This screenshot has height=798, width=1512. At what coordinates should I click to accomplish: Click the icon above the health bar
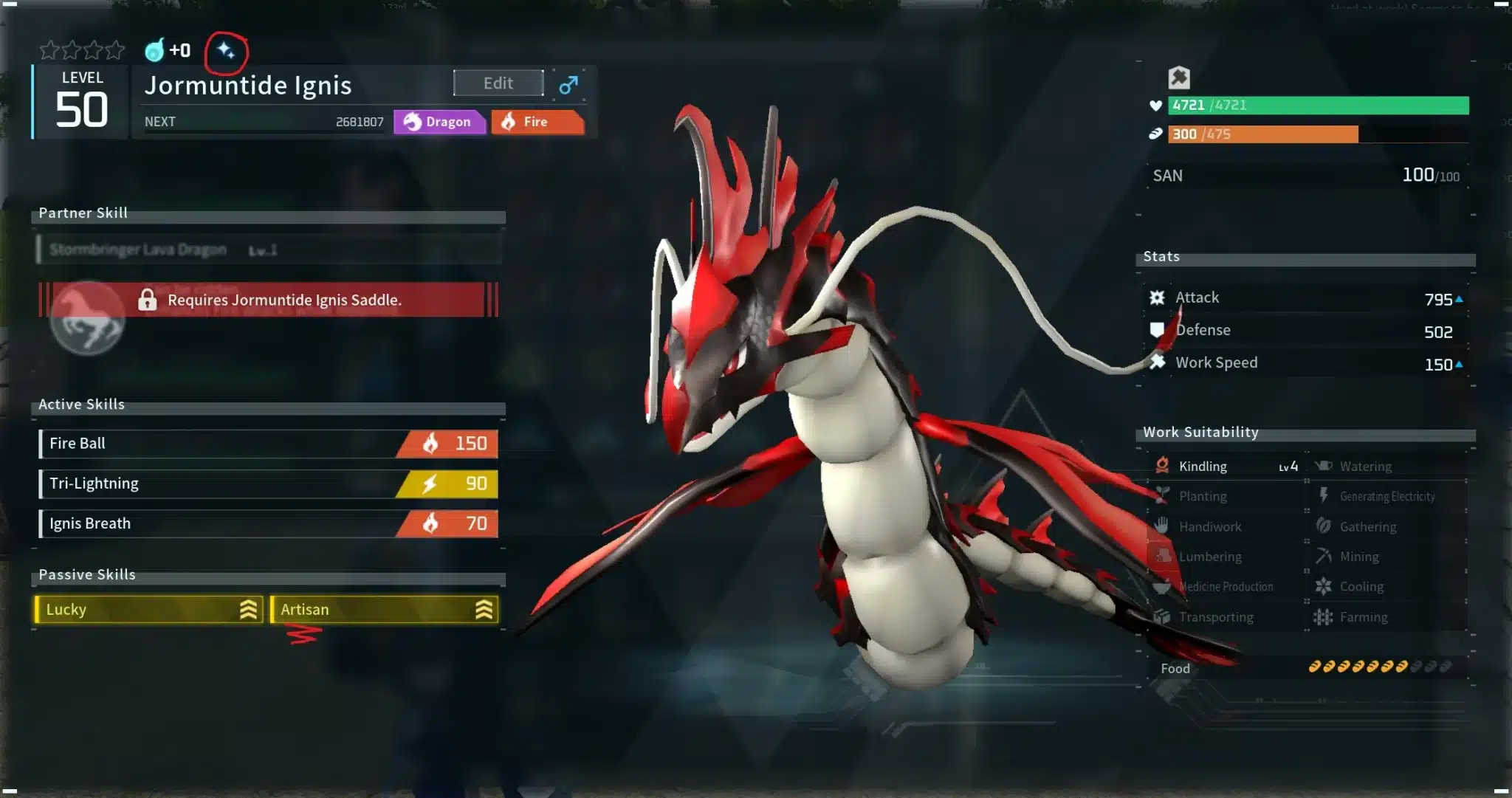1179,78
